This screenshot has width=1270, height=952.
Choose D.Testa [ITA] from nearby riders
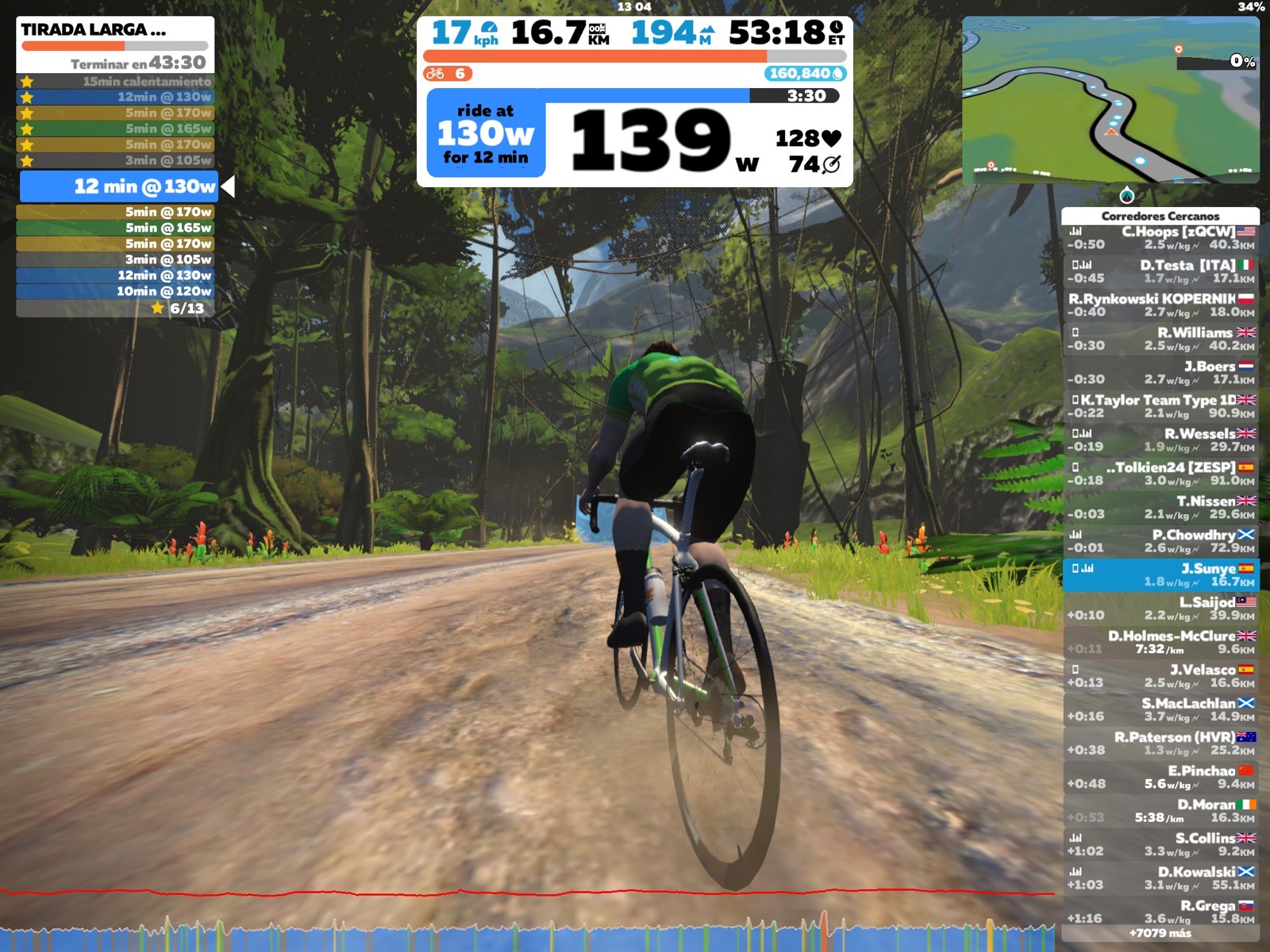tap(1160, 271)
